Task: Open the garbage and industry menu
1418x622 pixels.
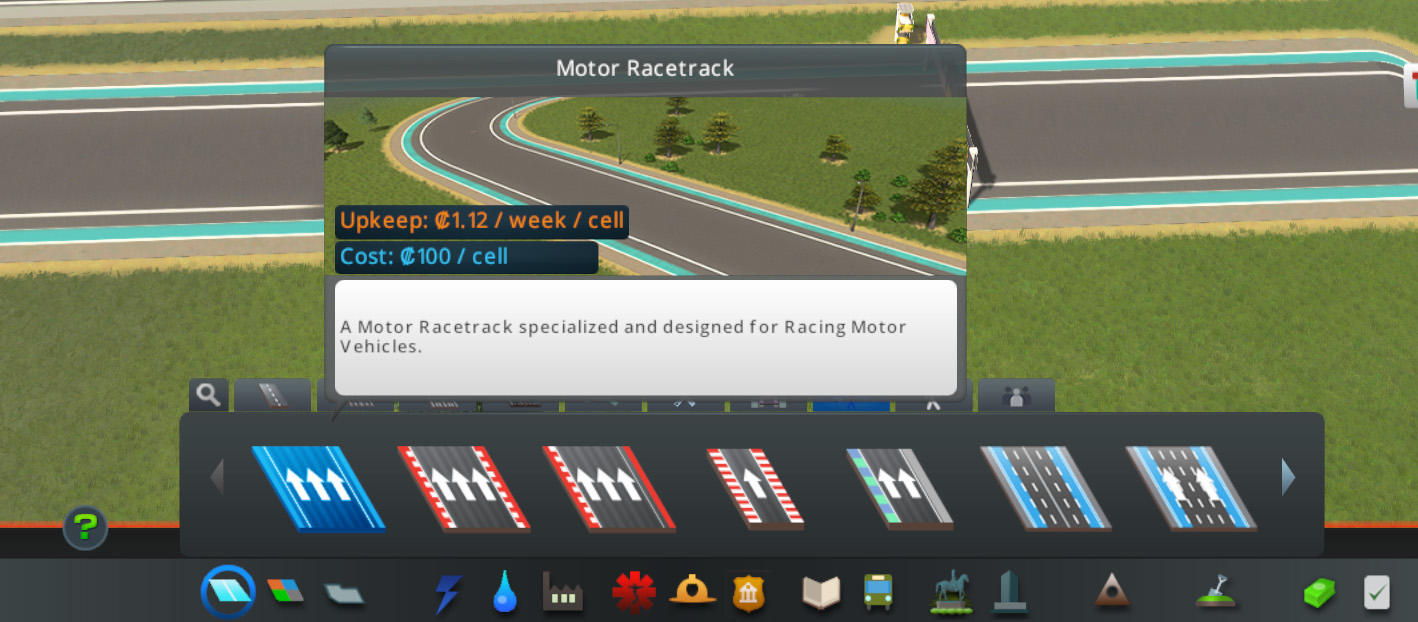Action: coord(562,593)
